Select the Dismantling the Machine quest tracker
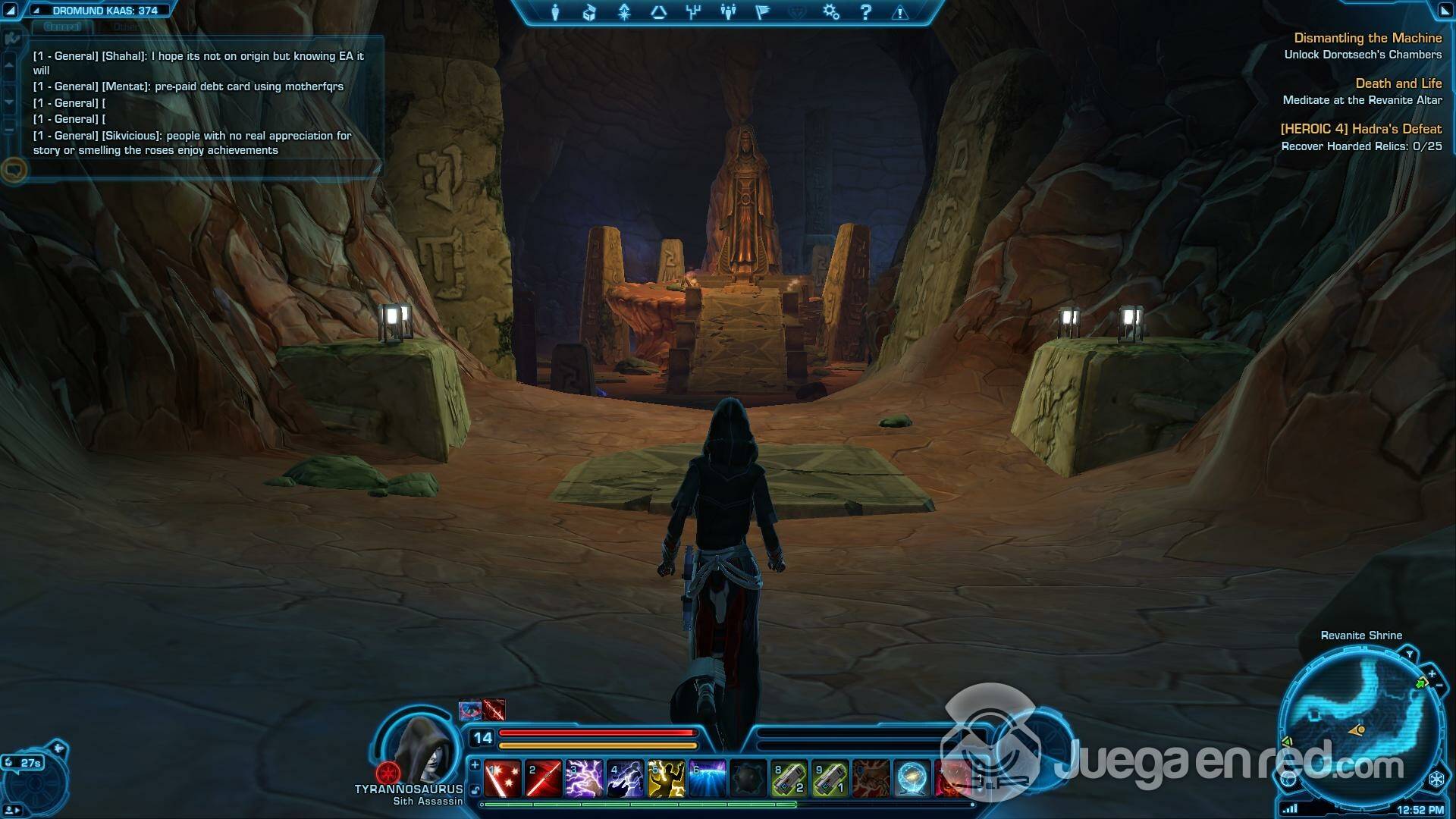This screenshot has width=1456, height=819. tap(1367, 38)
